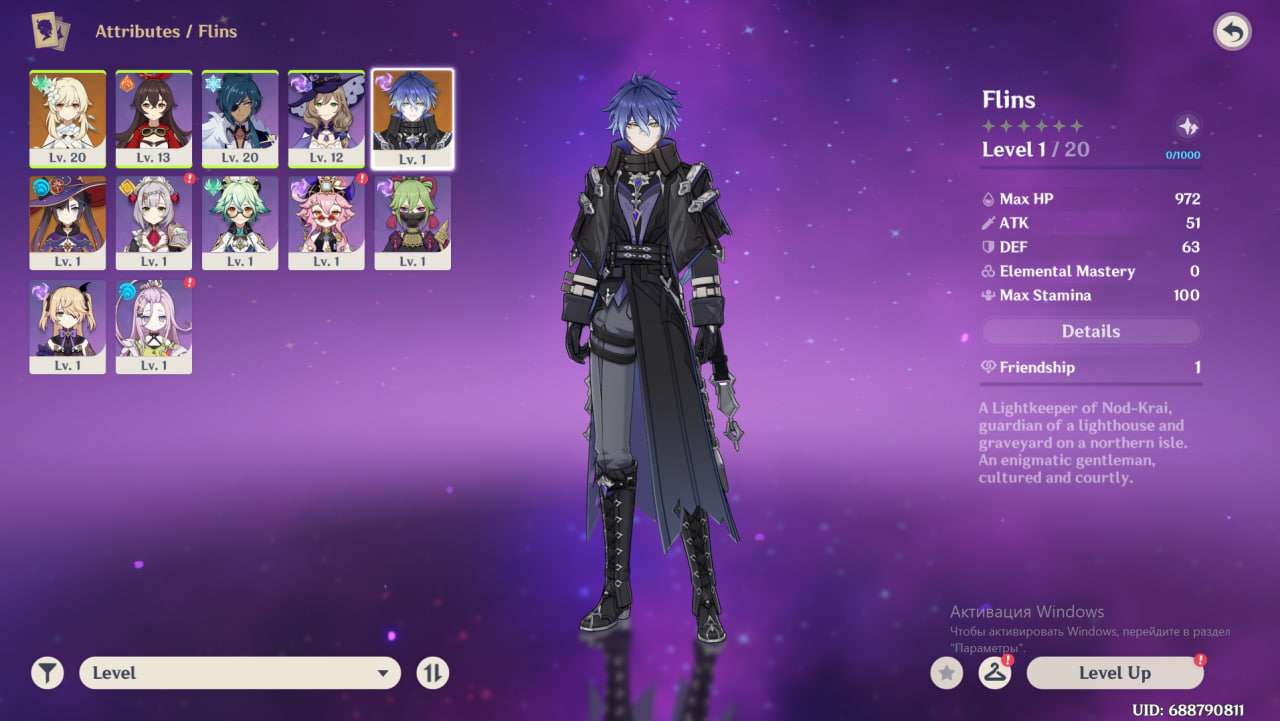
Task: Open the Level sort dropdown
Action: 240,673
